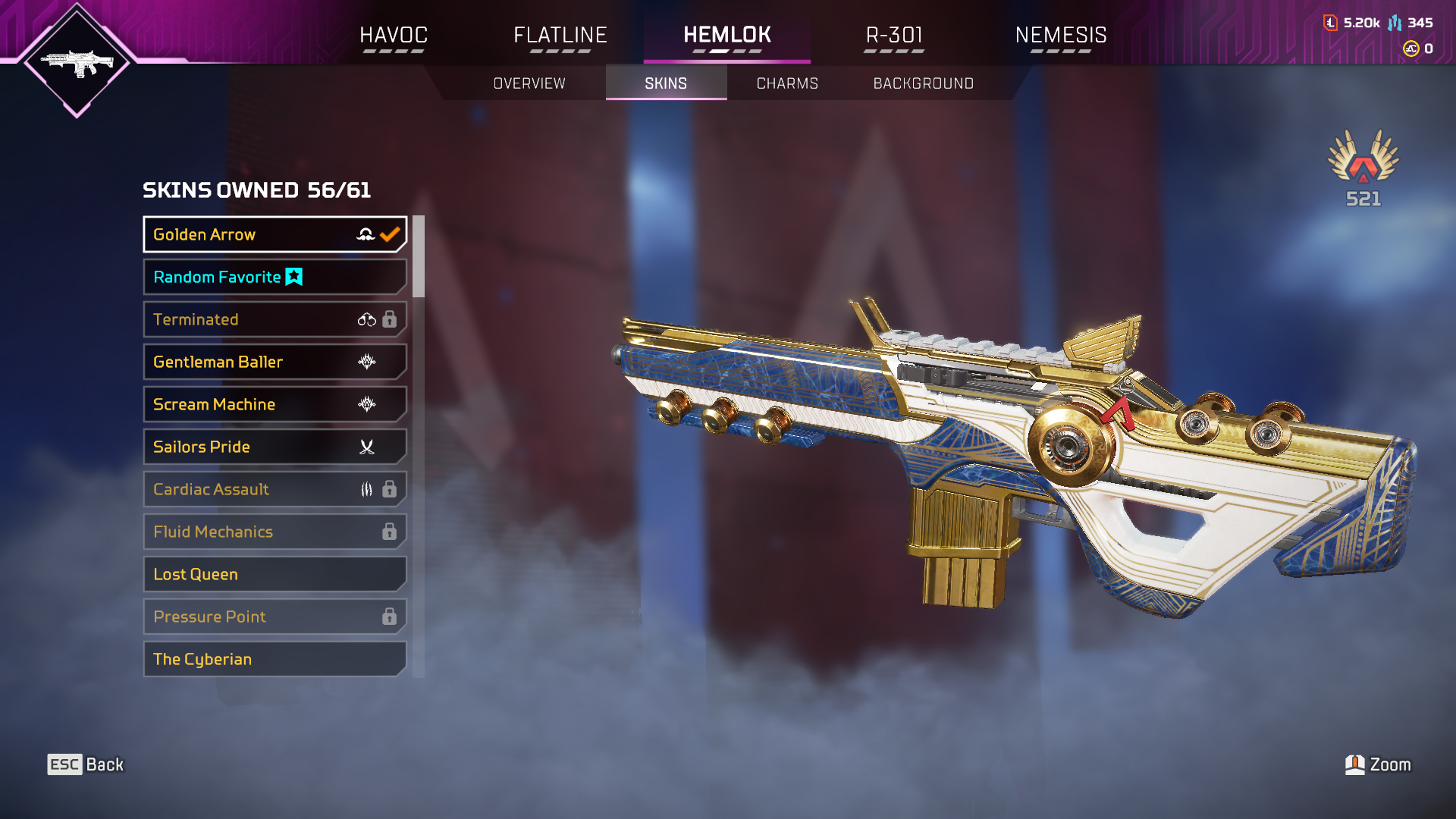Choose the Random Favorite option
Viewport: 1456px width, 819px height.
coord(275,277)
